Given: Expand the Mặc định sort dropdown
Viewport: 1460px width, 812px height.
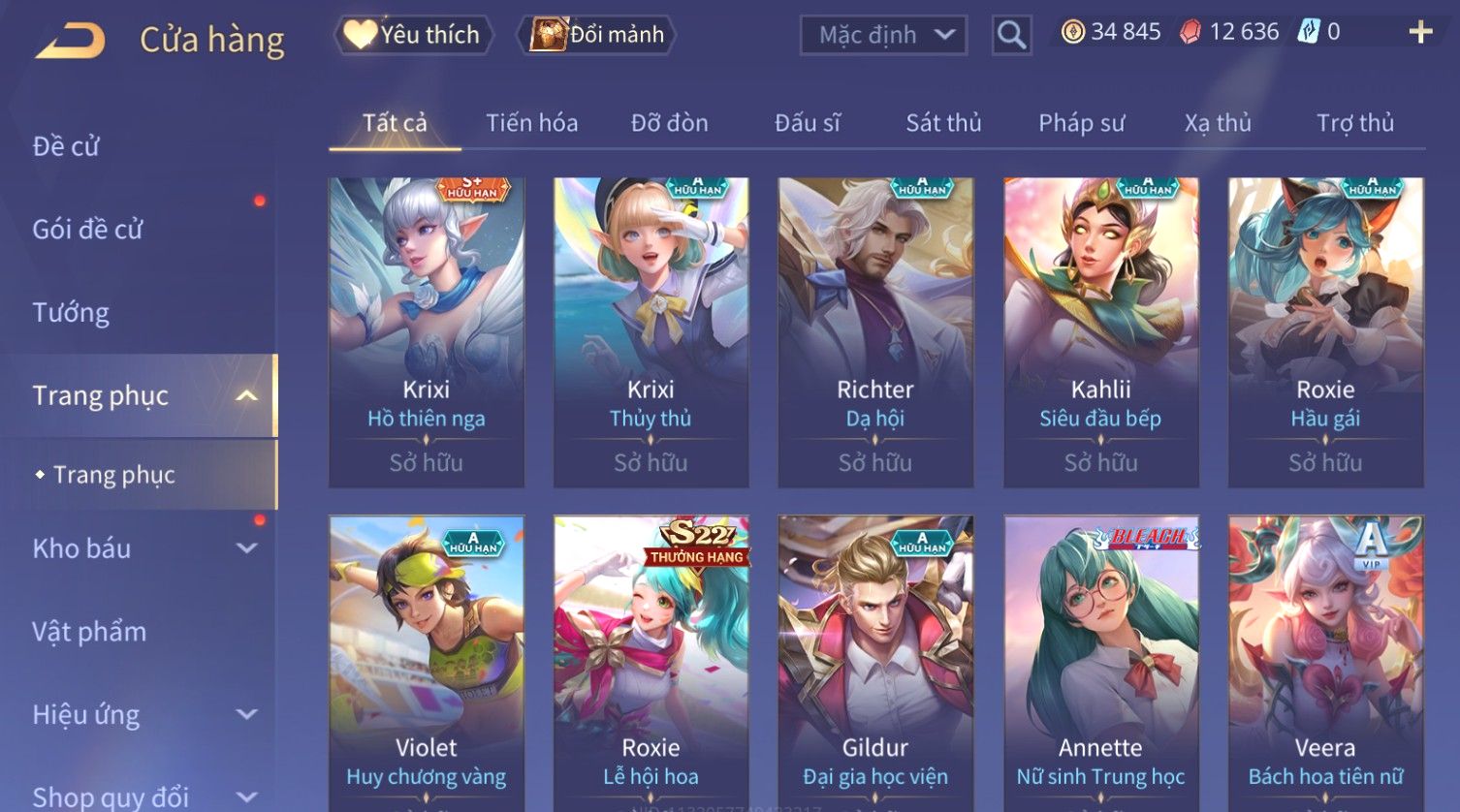Looking at the screenshot, I should point(883,36).
